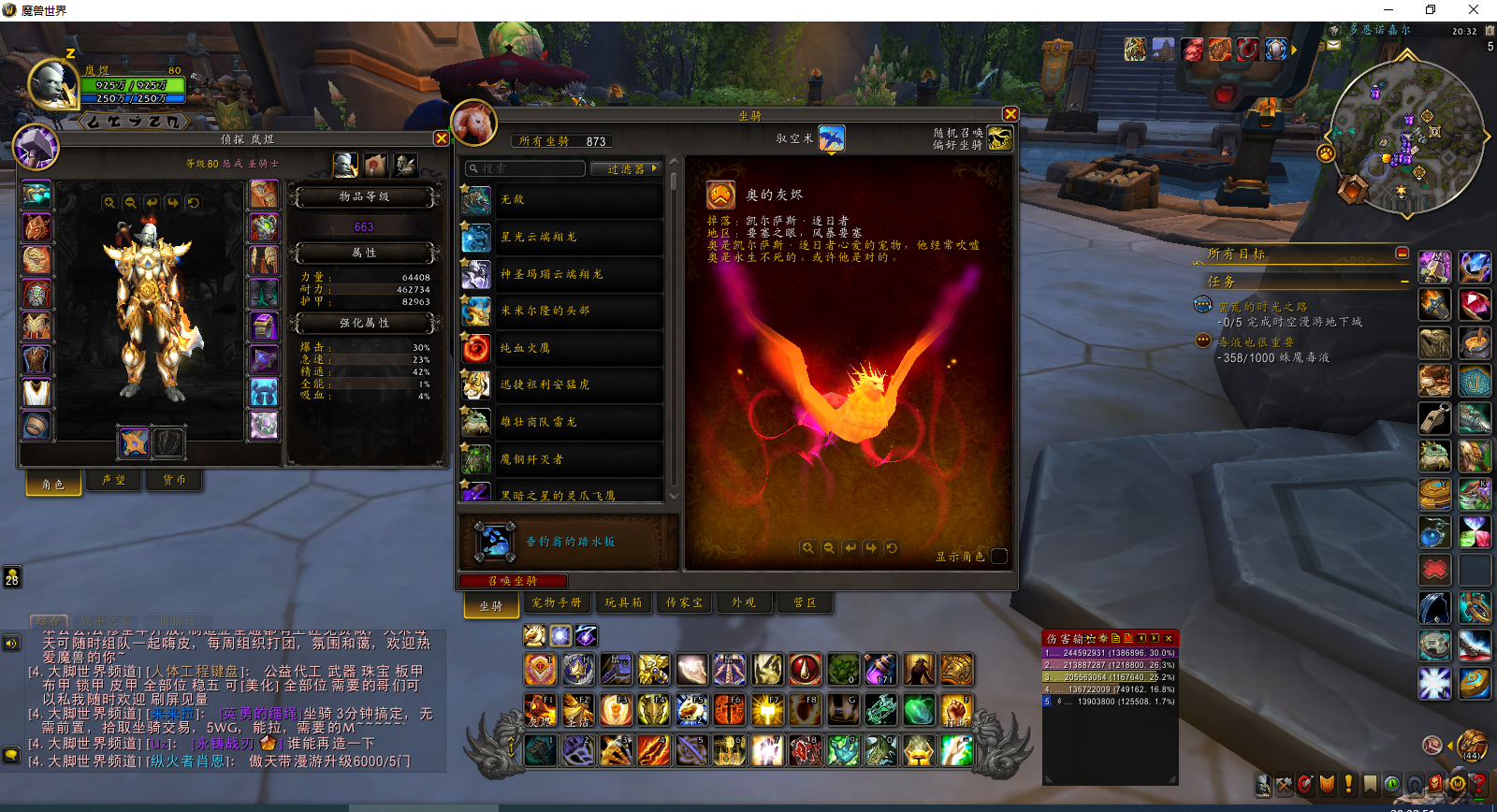
Task: Open the 货币 currency tab
Action: 174,480
